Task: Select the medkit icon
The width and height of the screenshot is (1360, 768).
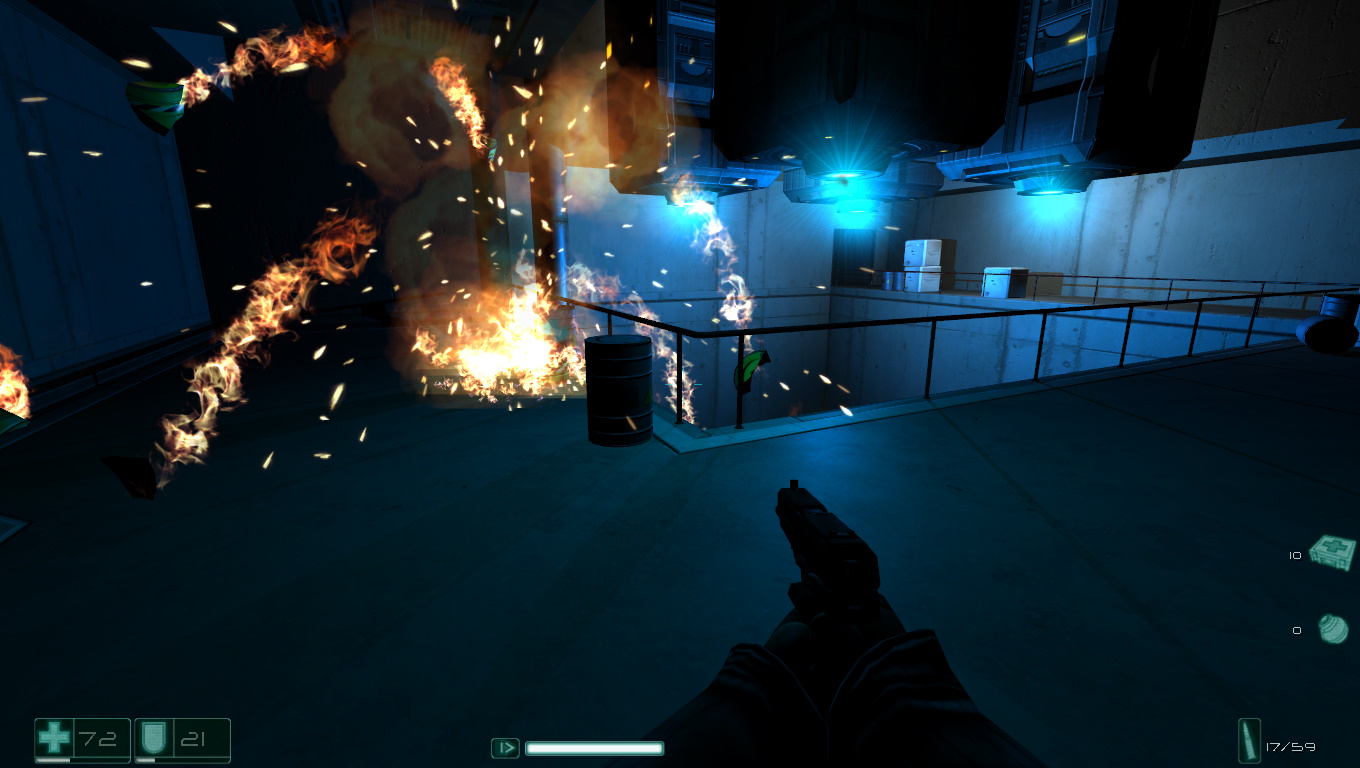Action: 1332,553
